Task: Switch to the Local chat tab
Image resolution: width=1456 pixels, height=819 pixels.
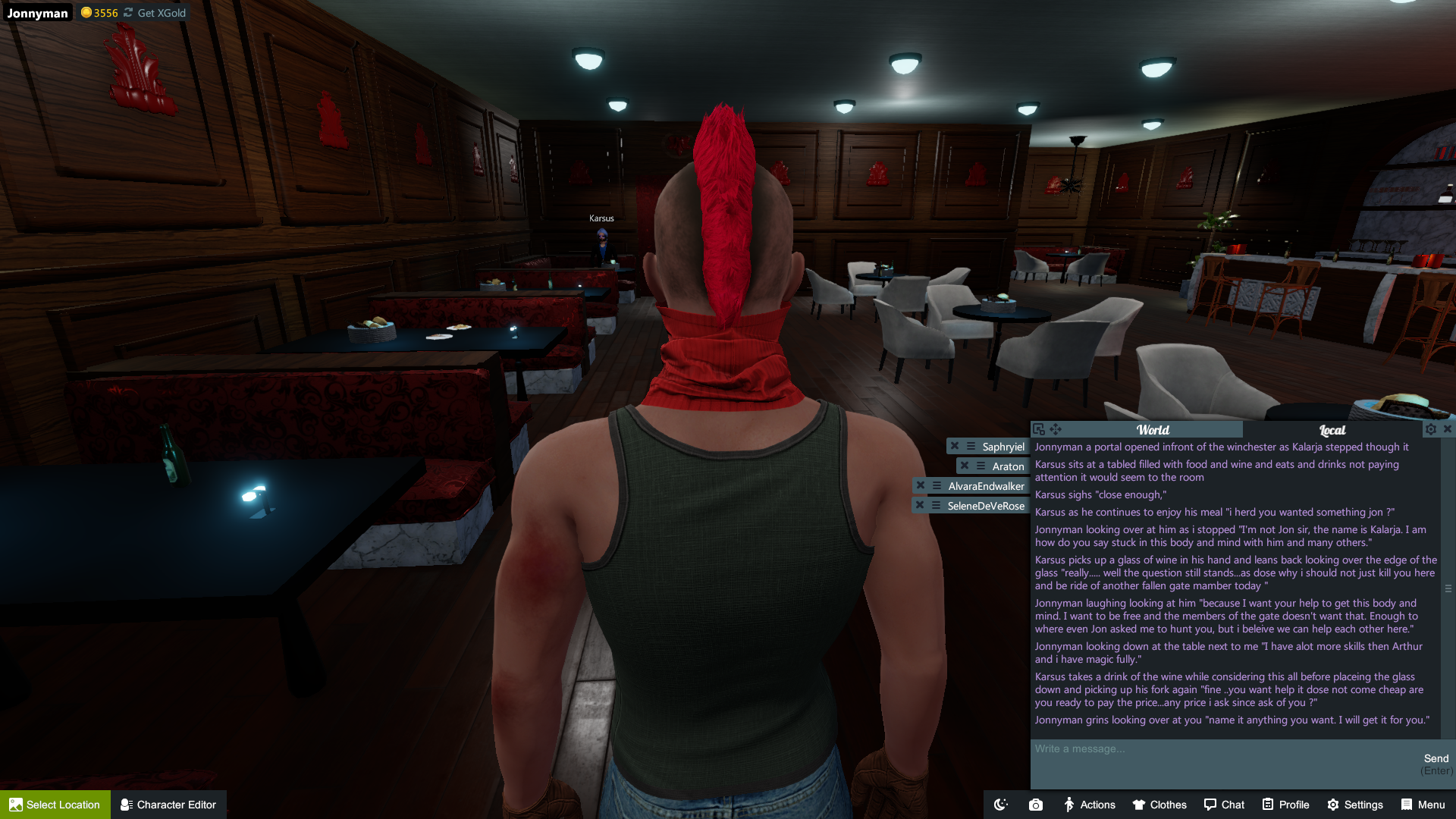Action: pos(1332,430)
